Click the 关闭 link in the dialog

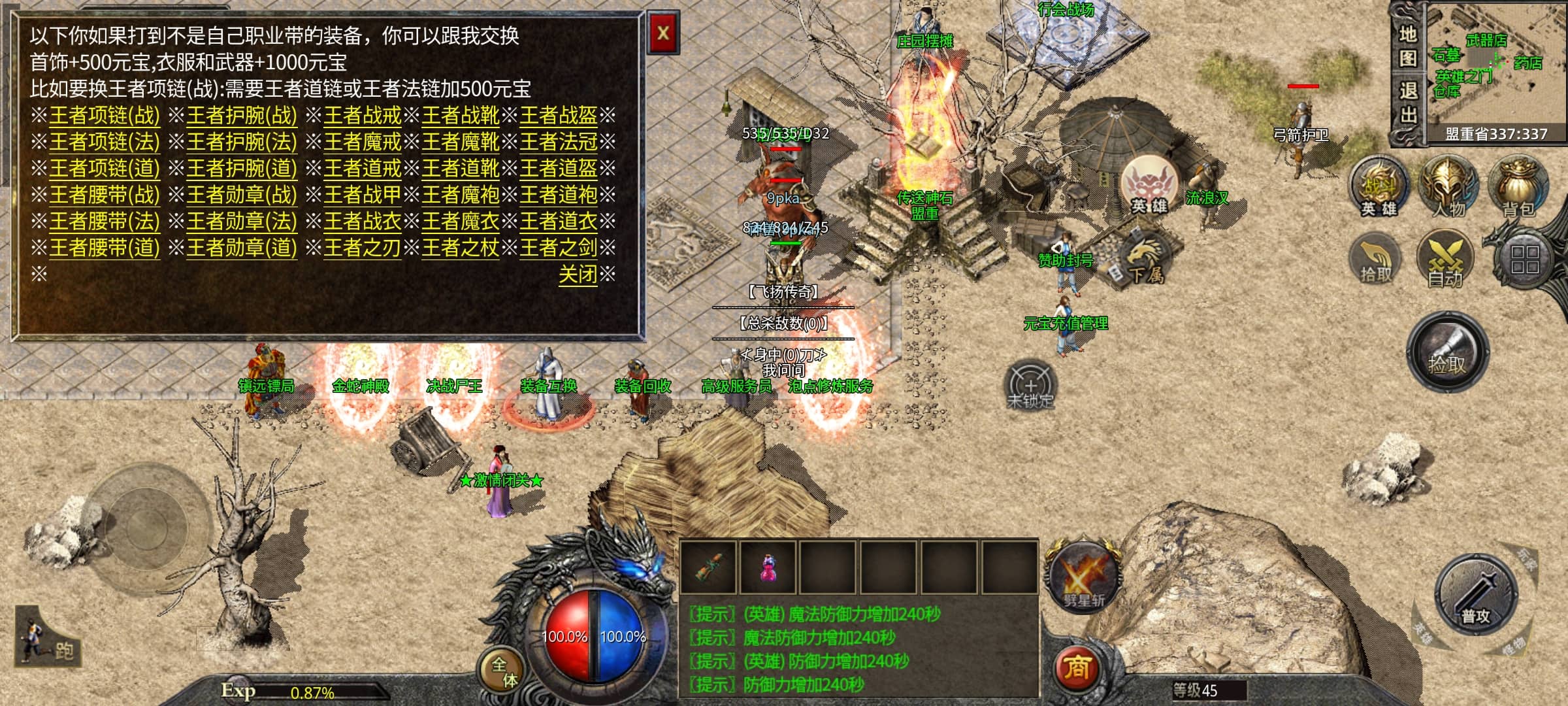coord(578,275)
